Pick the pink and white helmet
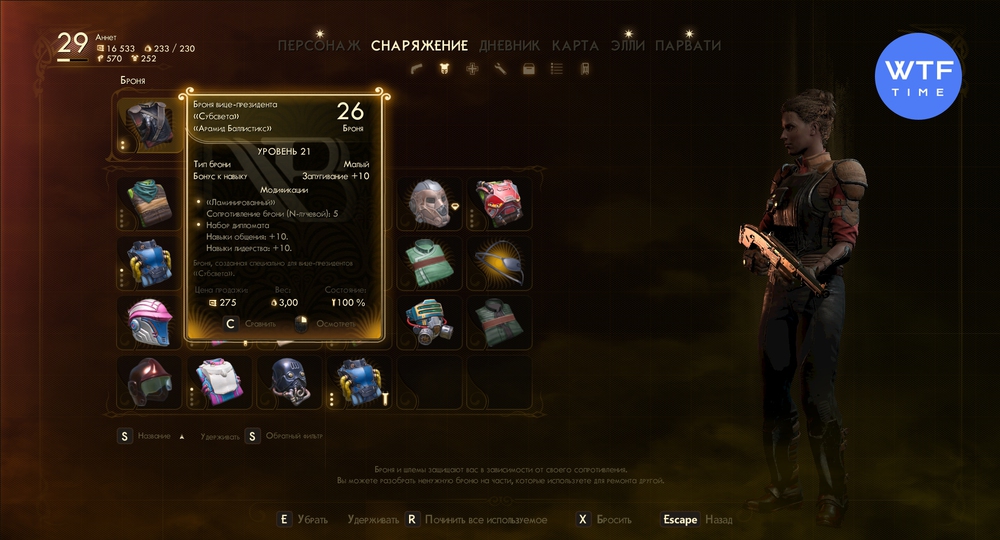This screenshot has height=540, width=1000. (x=149, y=322)
